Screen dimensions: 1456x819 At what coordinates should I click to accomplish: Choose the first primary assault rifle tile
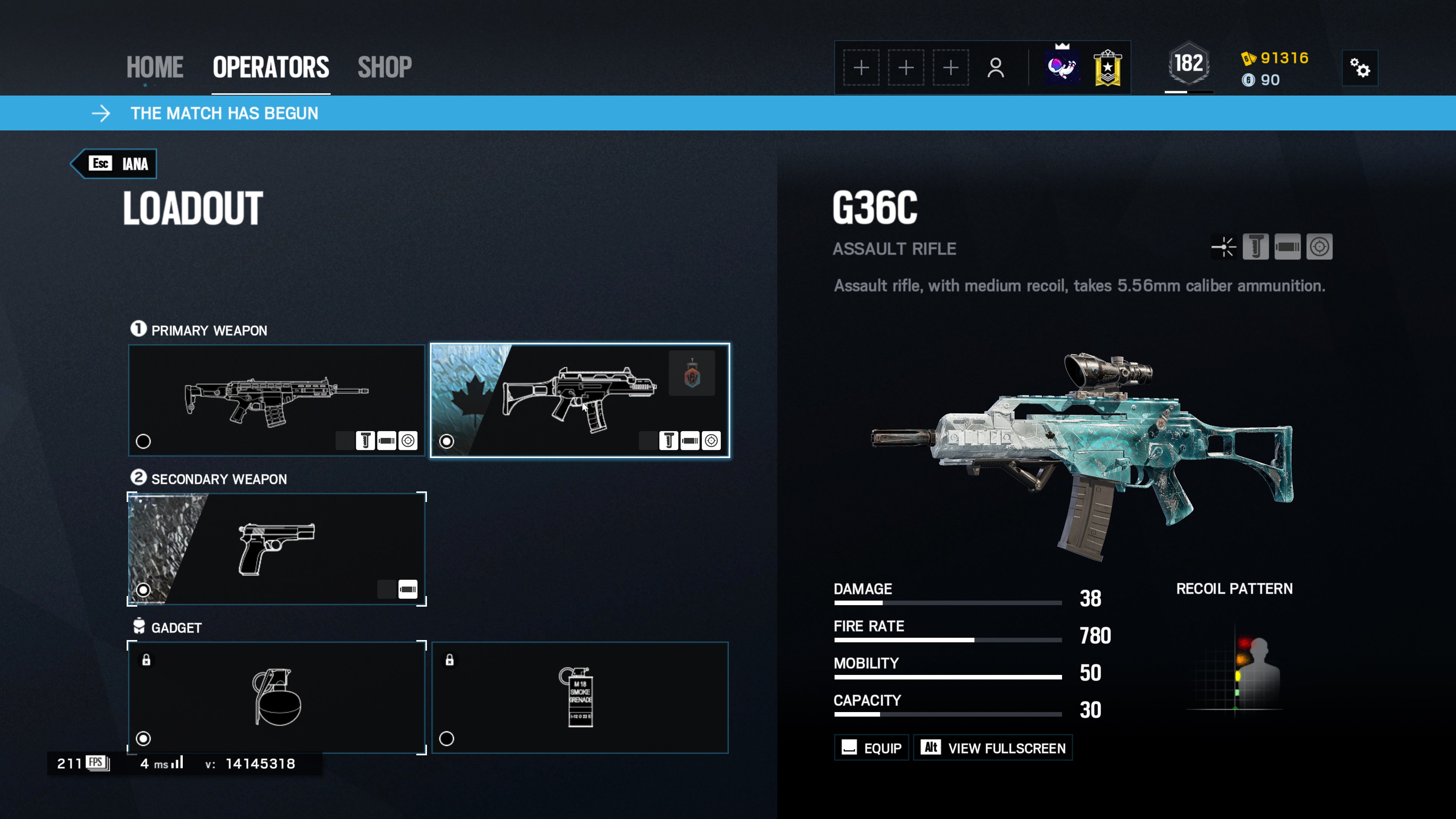(276, 400)
